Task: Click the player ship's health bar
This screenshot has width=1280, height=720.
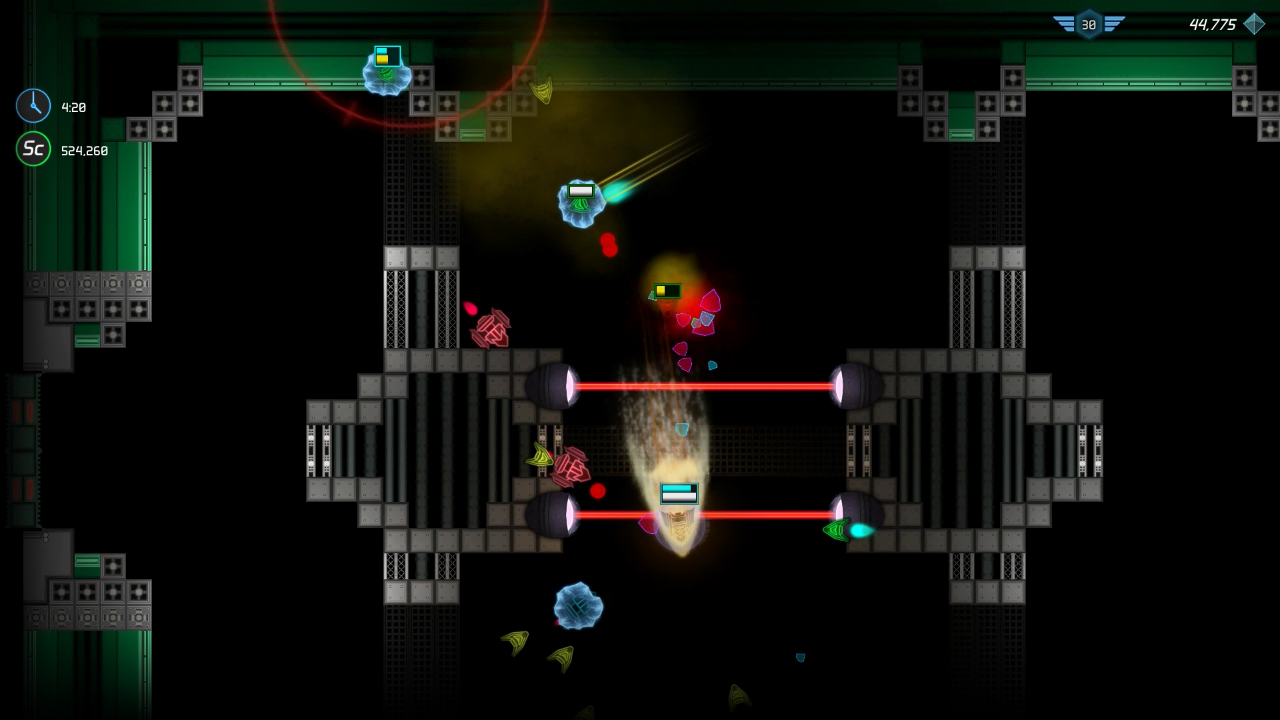Action: [678, 491]
